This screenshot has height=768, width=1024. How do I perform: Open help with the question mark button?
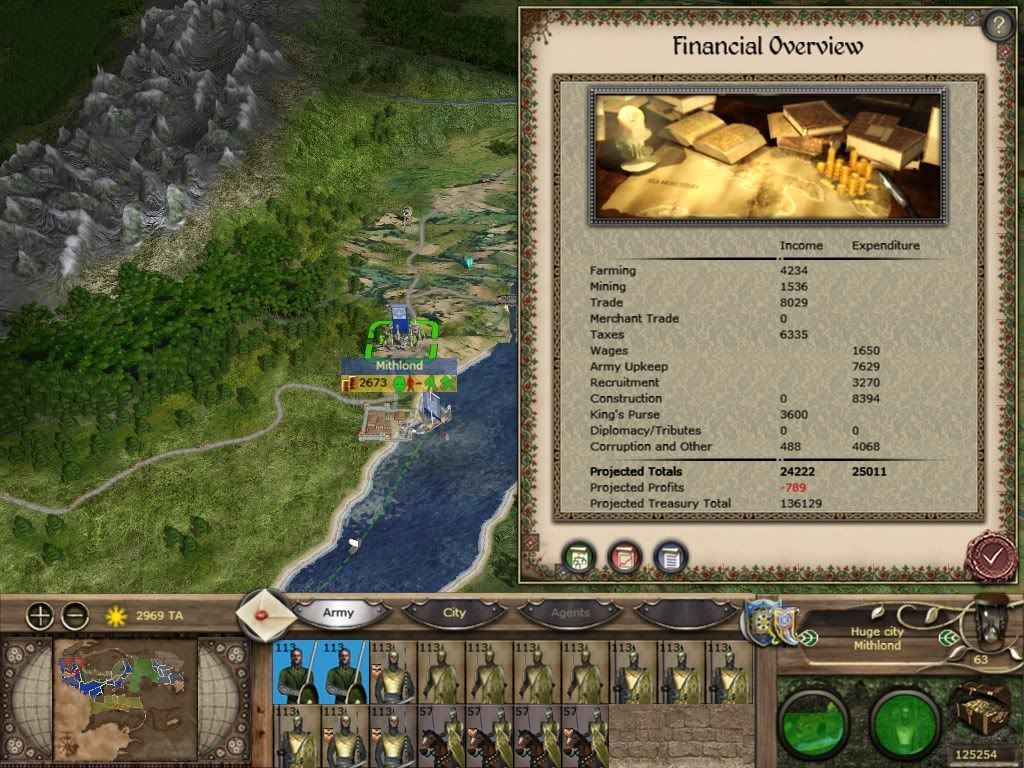coord(998,25)
